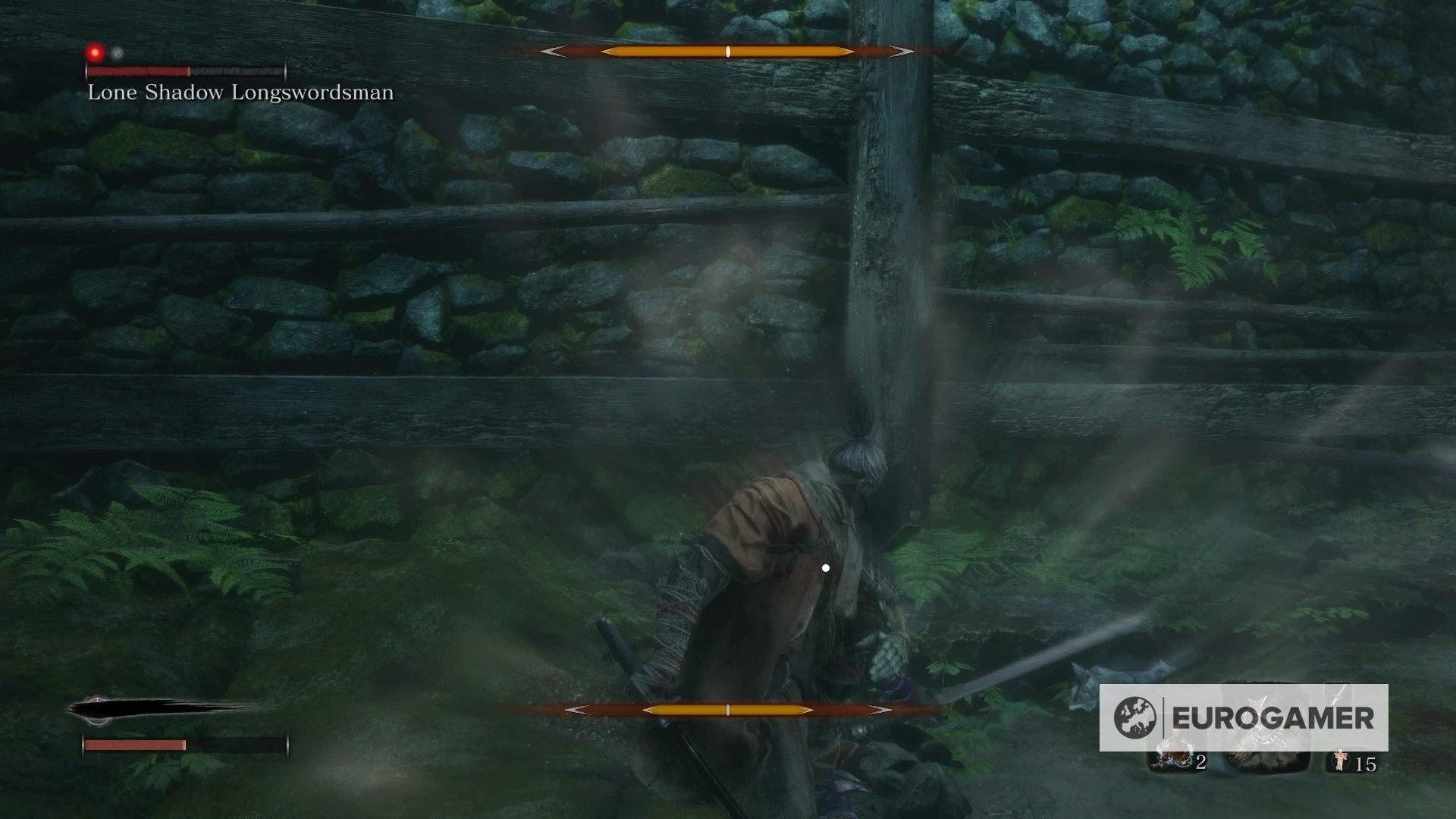Click the diamond center of boss posture gauge
1456x819 pixels.
point(726,52)
